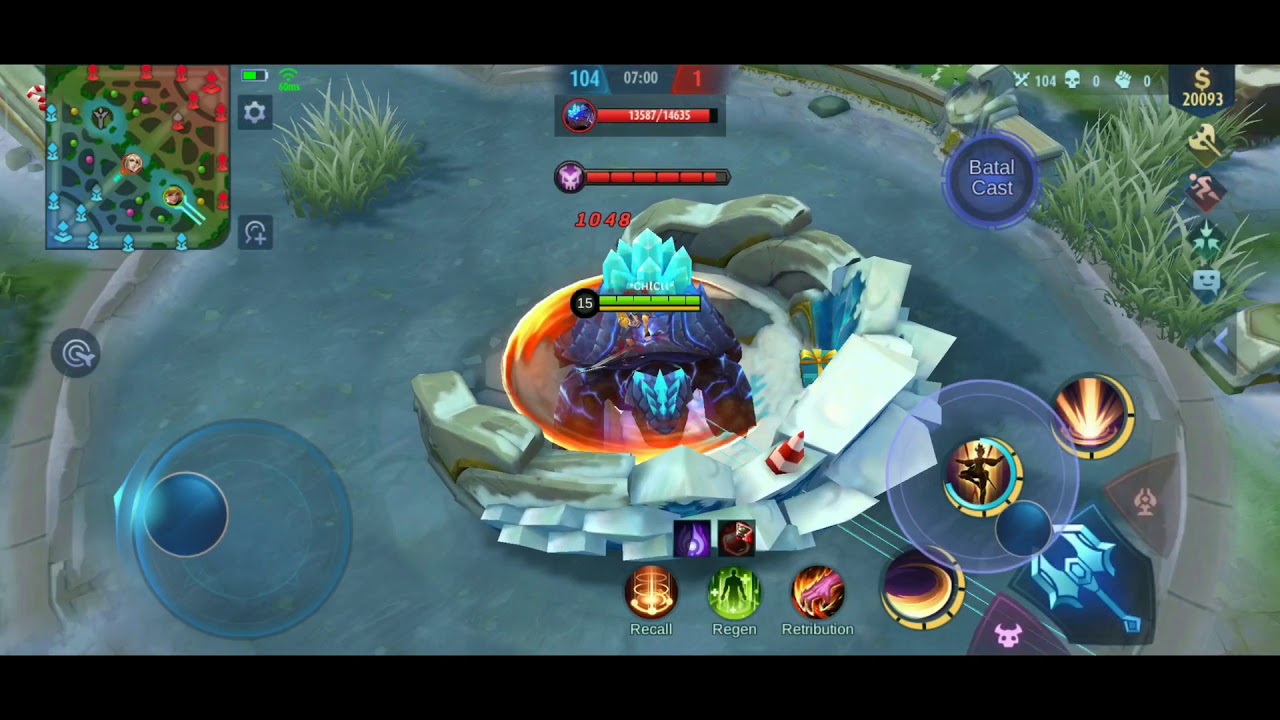The image size is (1280, 720).
Task: Cast the dark crescent slash skill
Action: (921, 589)
